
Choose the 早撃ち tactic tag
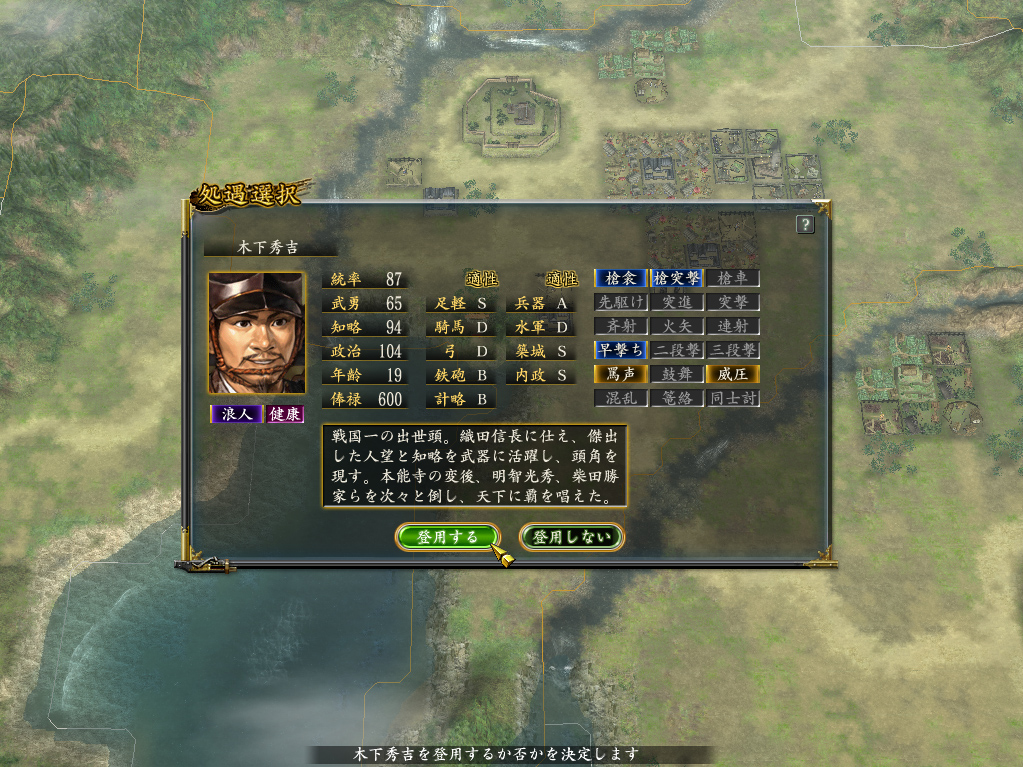(621, 350)
